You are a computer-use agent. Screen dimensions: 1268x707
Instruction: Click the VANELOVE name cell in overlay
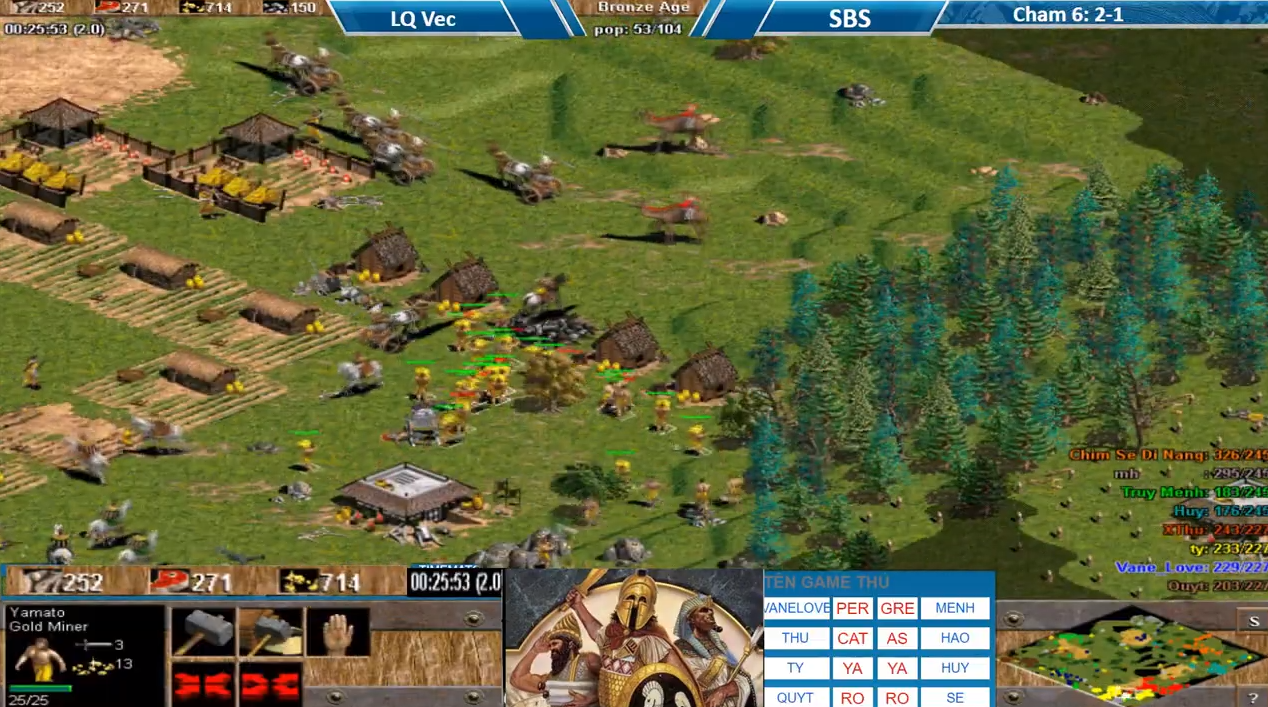[796, 608]
